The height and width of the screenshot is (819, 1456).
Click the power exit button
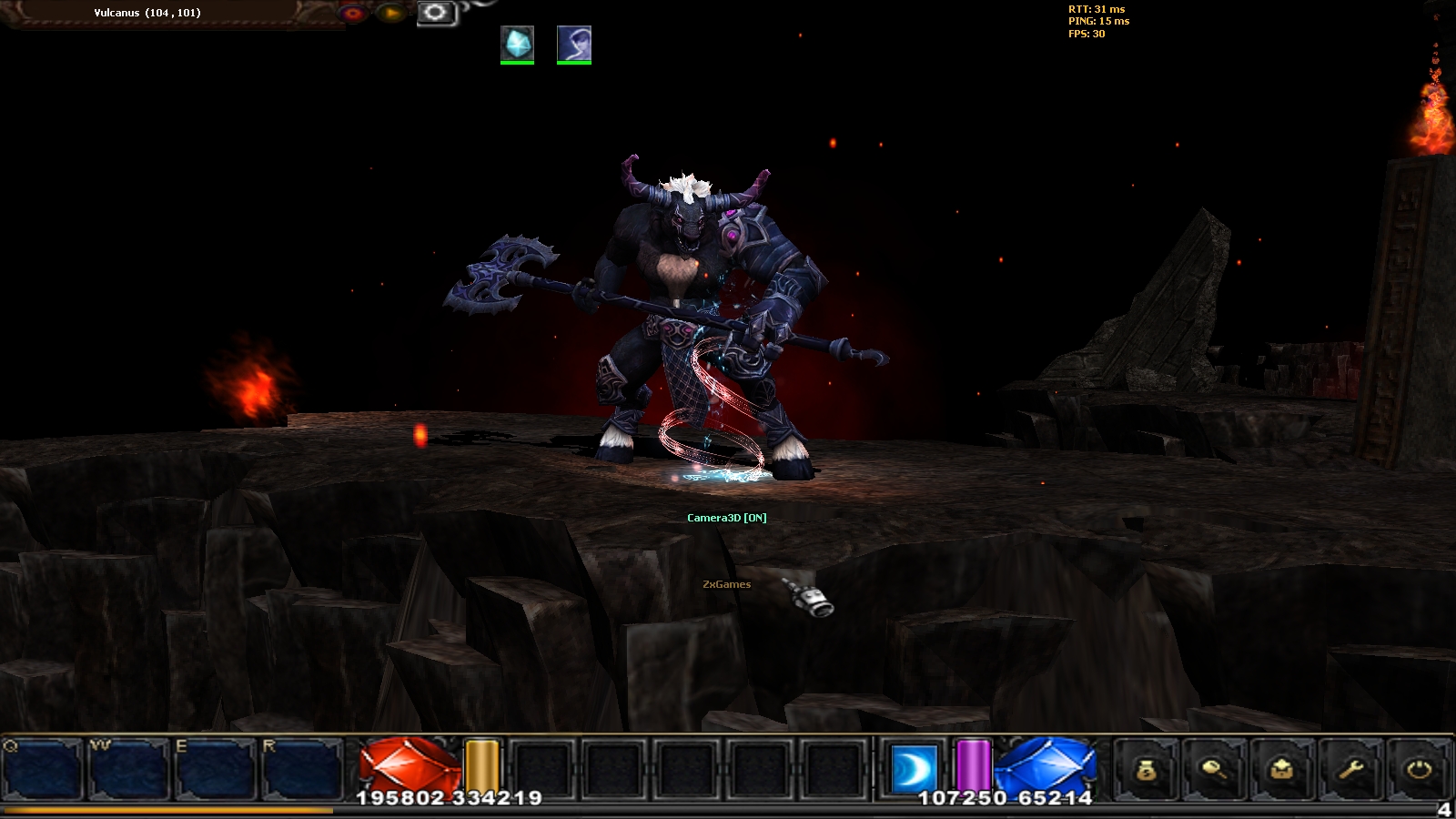1419,770
